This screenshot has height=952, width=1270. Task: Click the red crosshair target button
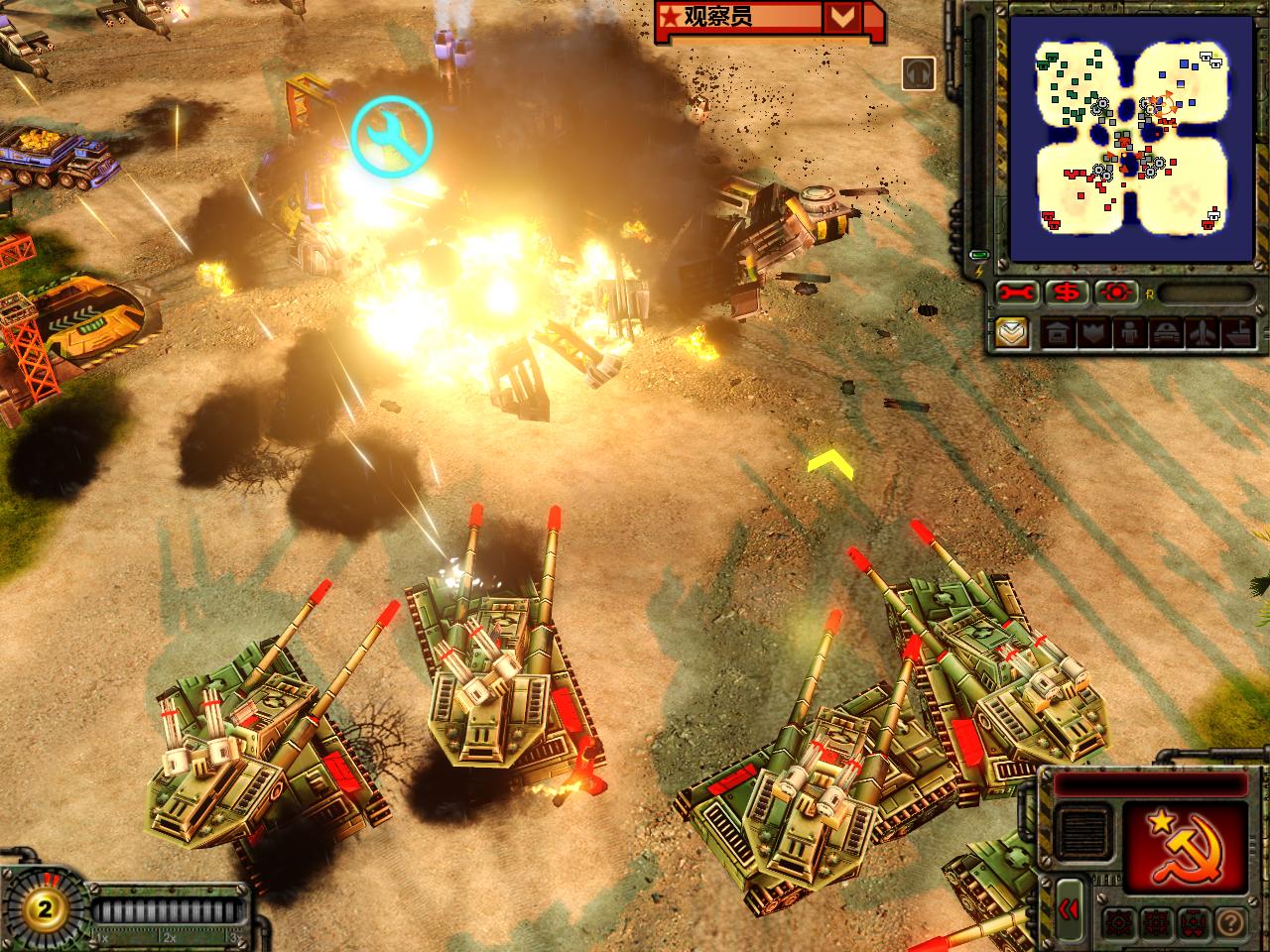[x=1115, y=293]
